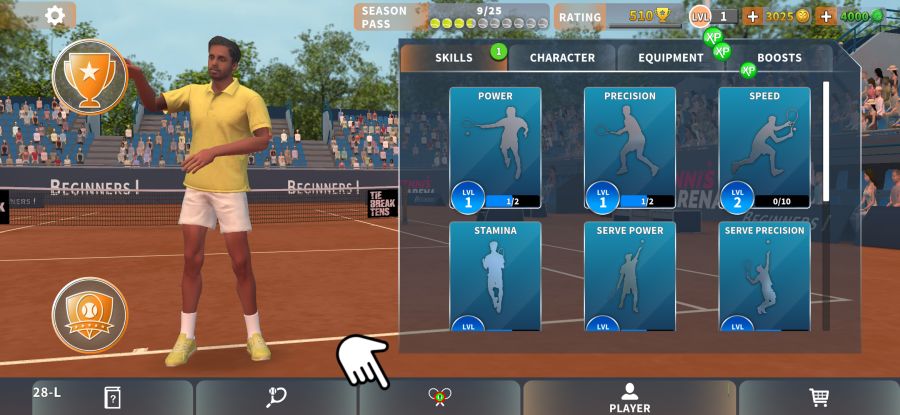This screenshot has width=900, height=415.
Task: Switch to the Character tab
Action: click(562, 58)
